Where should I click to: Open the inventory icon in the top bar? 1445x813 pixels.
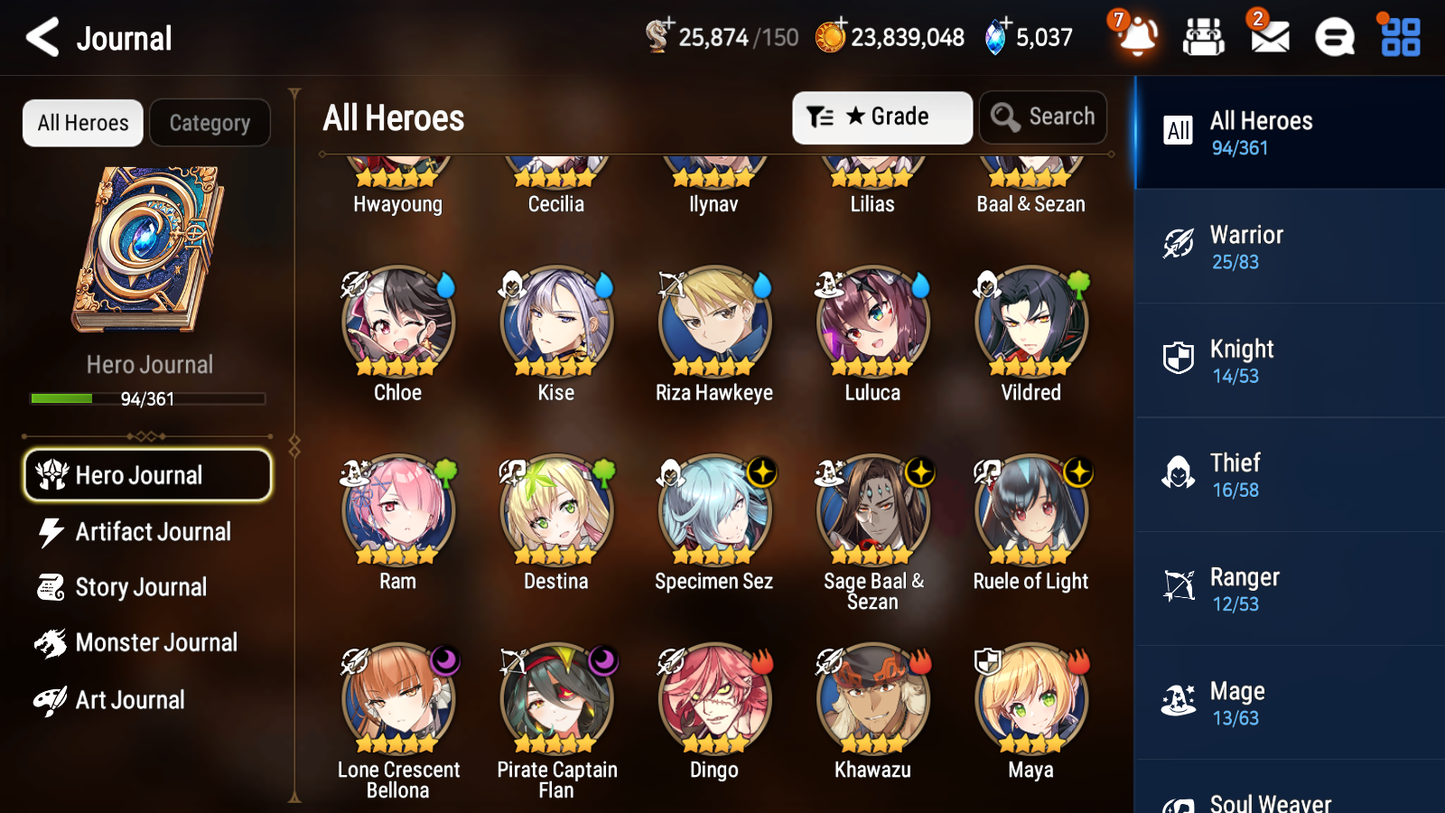tap(1202, 36)
